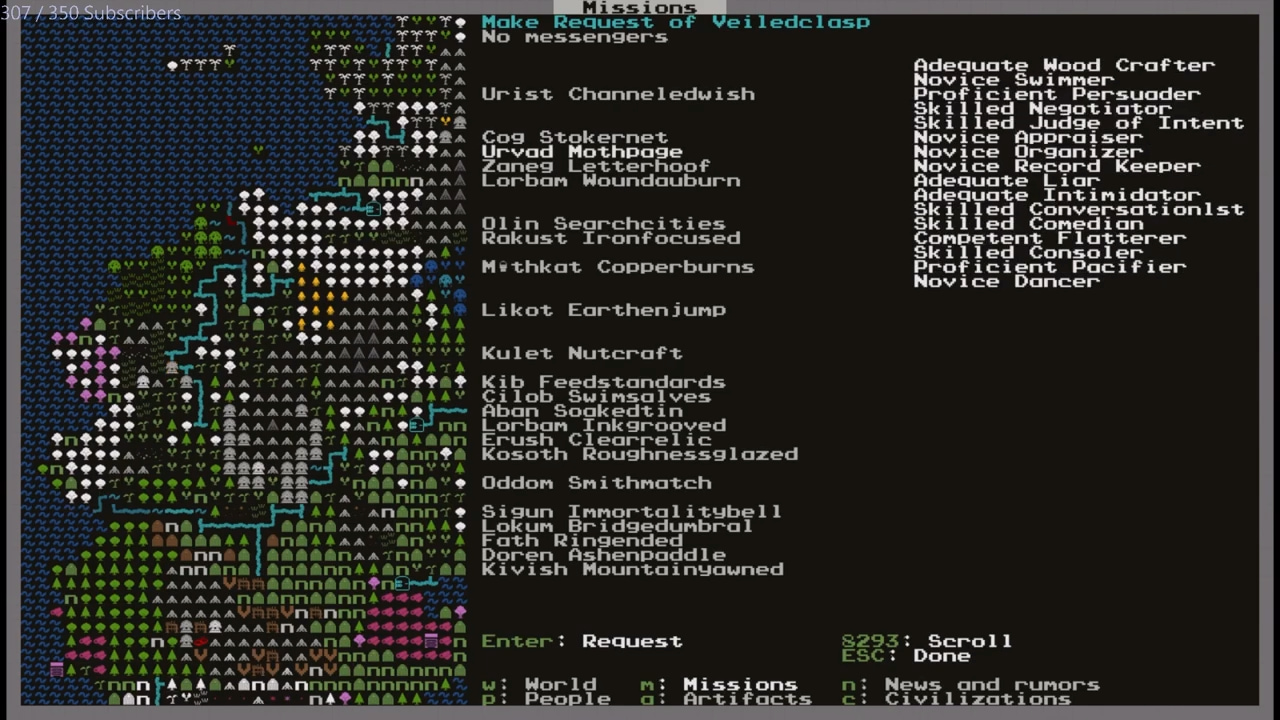Pick Oddom Smithmatch from the list
The image size is (1280, 720).
[x=596, y=482]
